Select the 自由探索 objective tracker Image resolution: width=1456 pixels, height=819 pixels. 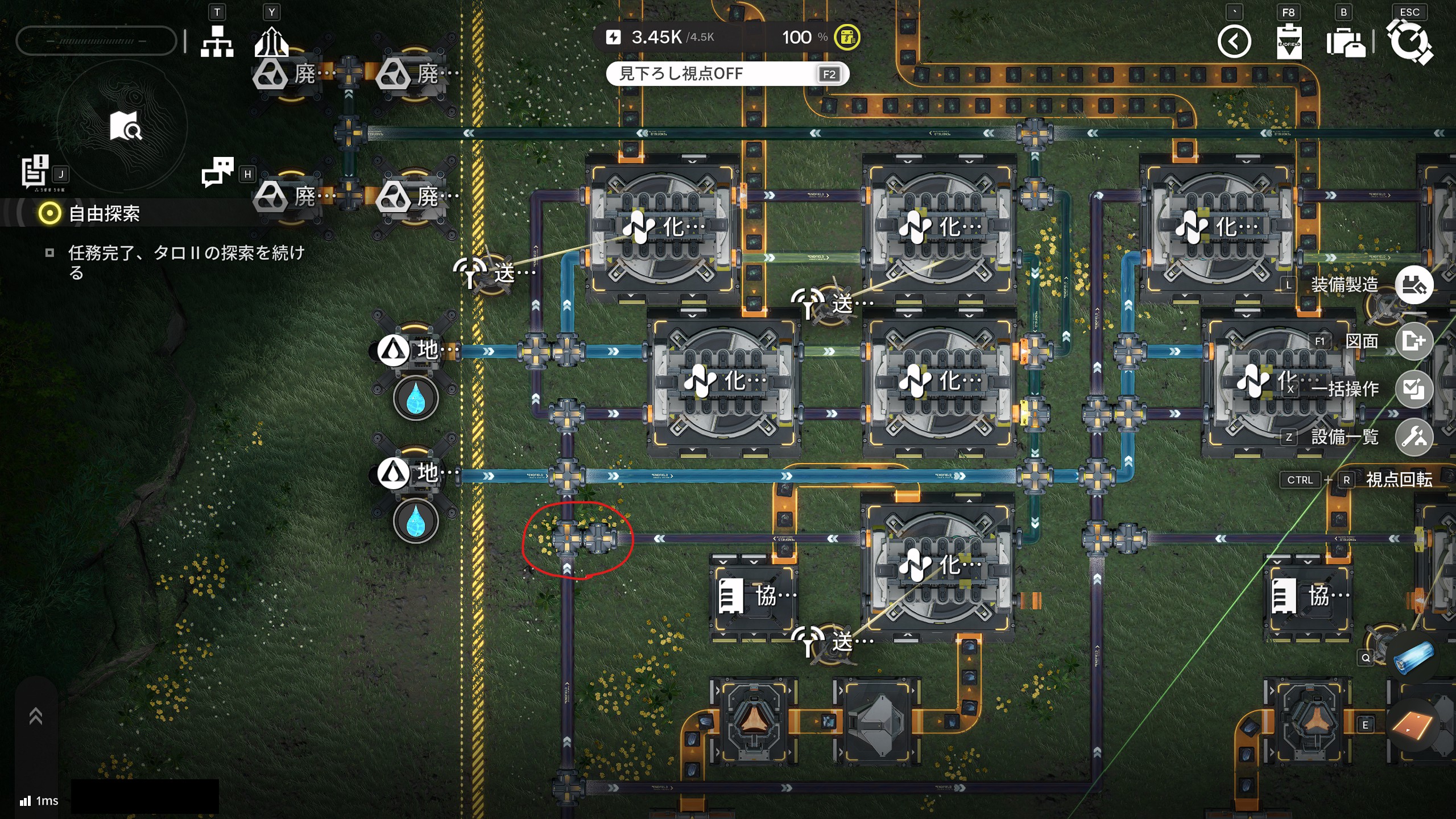point(104,214)
